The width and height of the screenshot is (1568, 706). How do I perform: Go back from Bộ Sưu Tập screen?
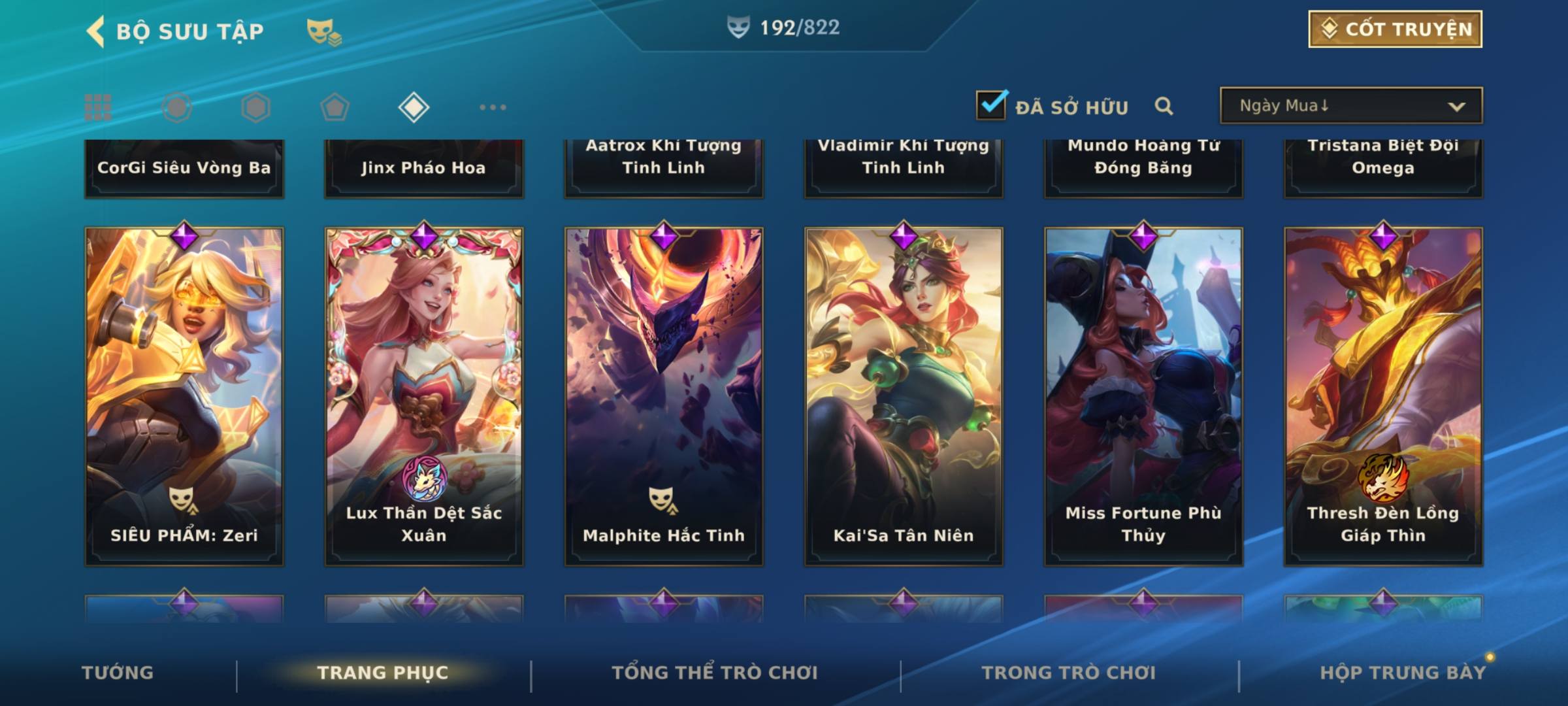click(97, 31)
